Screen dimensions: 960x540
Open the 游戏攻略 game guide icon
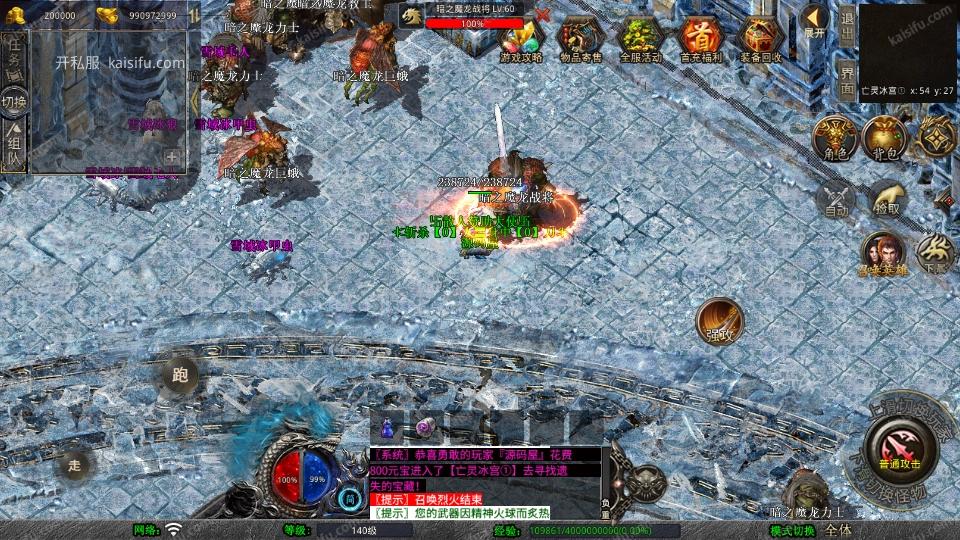pyautogui.click(x=521, y=40)
